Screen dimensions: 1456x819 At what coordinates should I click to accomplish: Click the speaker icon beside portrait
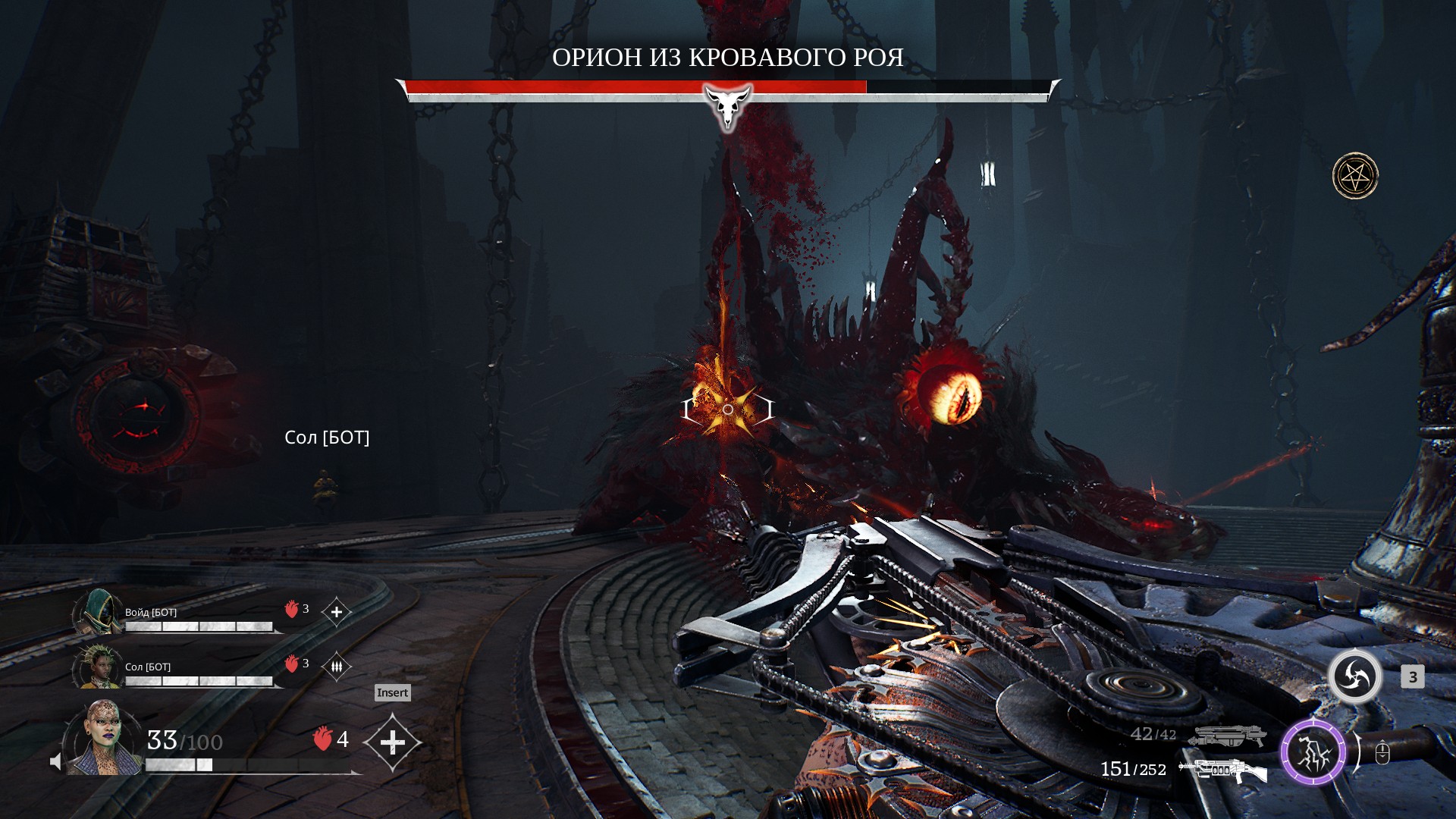[55, 761]
